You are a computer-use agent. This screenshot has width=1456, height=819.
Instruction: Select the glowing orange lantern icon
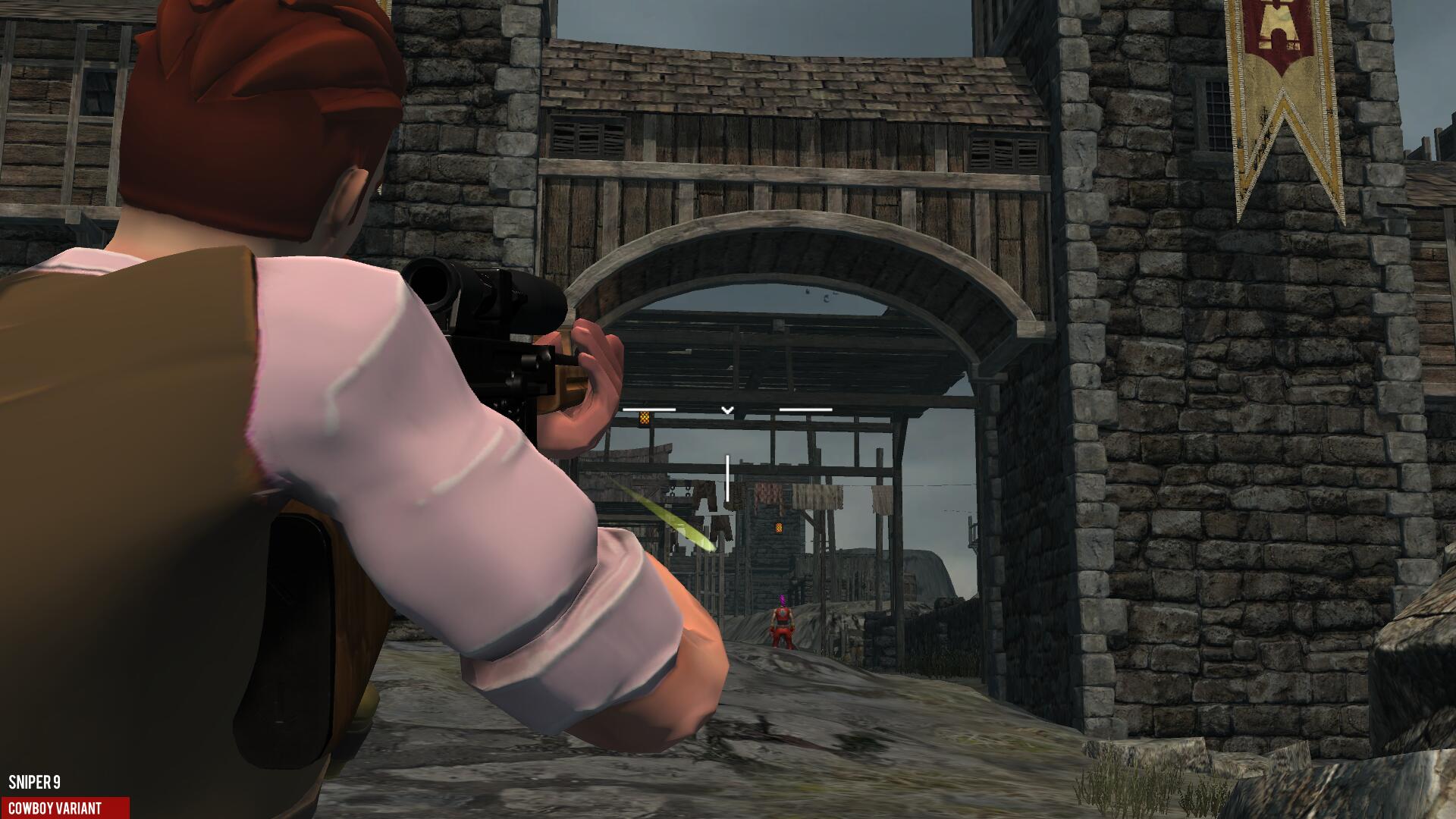645,418
